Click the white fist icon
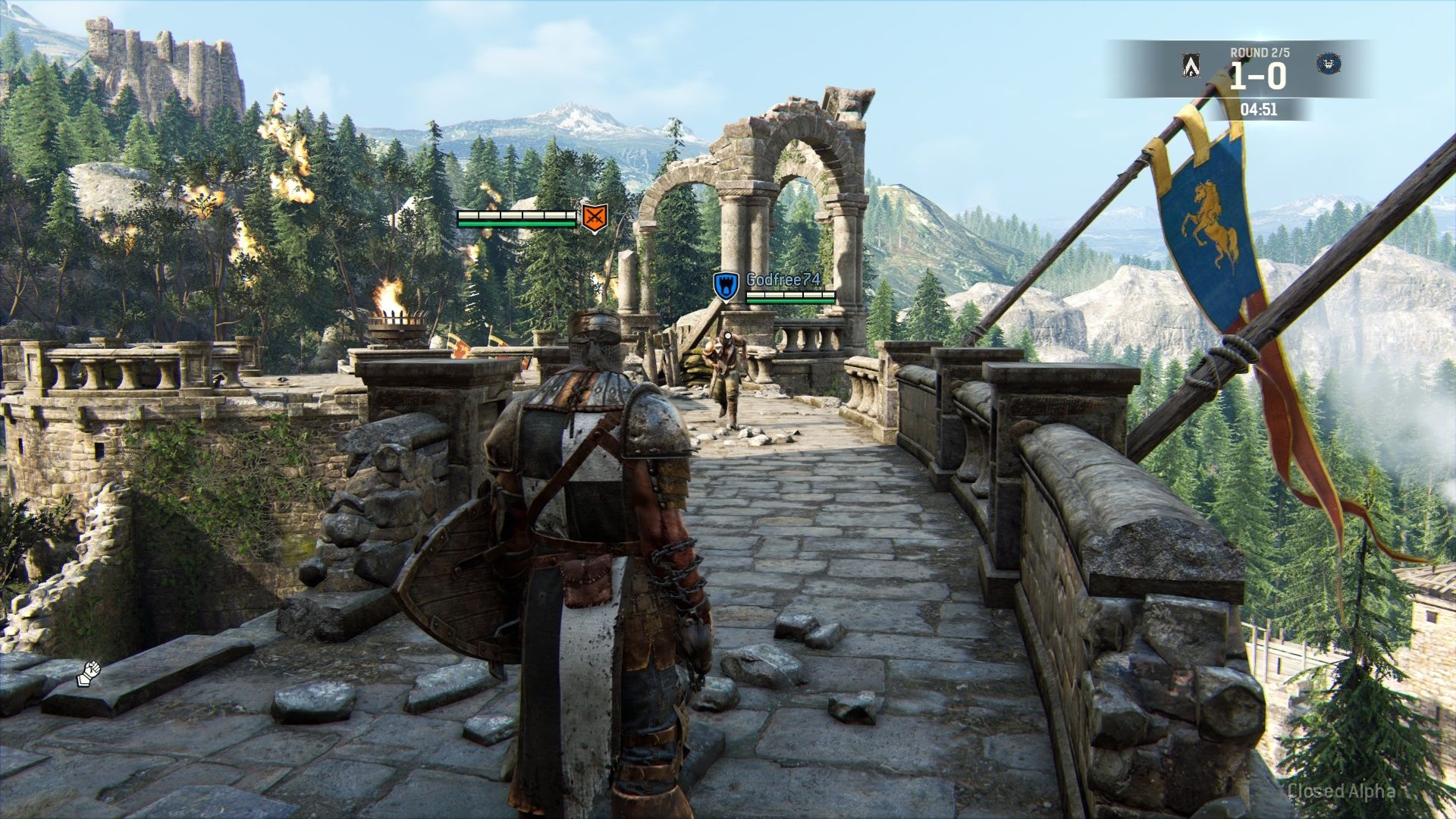This screenshot has height=819, width=1456. [x=89, y=673]
